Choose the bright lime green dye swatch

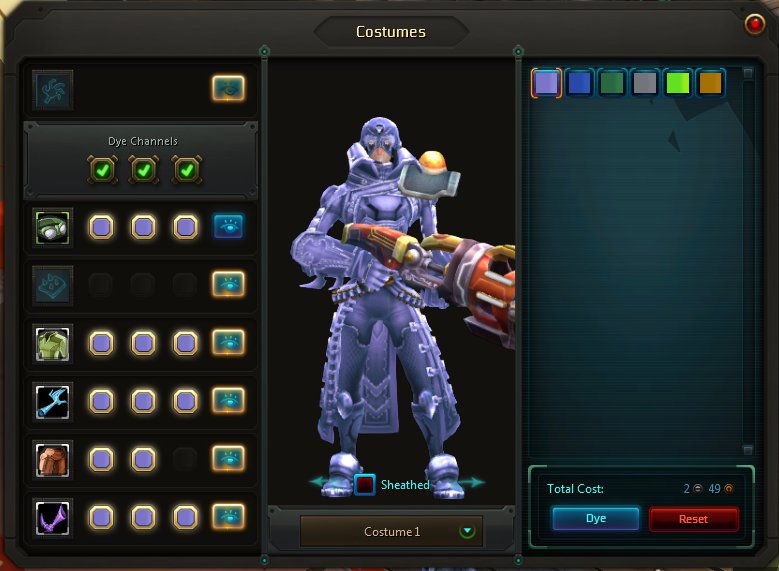(x=678, y=83)
